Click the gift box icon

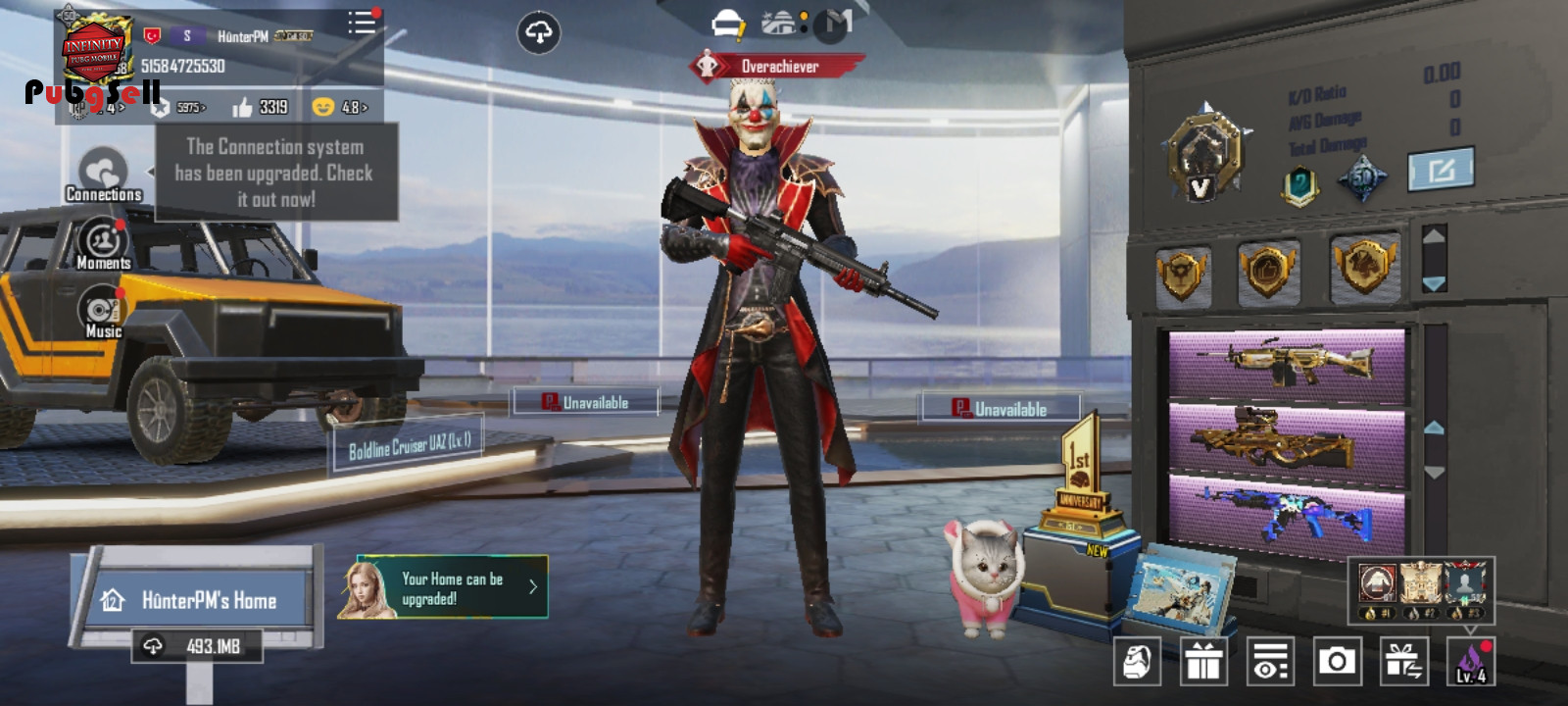(1203, 662)
